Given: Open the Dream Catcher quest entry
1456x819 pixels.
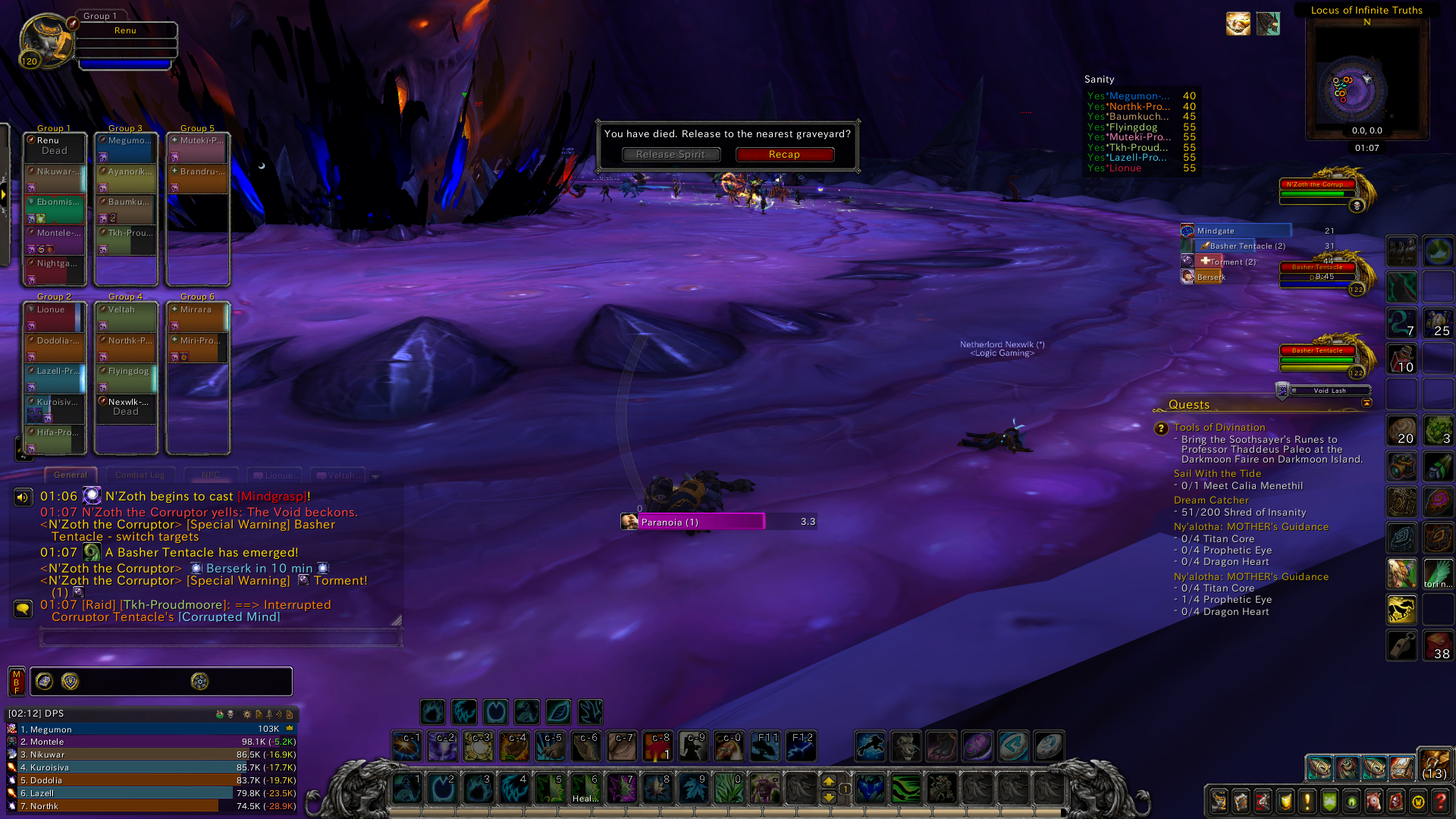Looking at the screenshot, I should [x=1210, y=500].
